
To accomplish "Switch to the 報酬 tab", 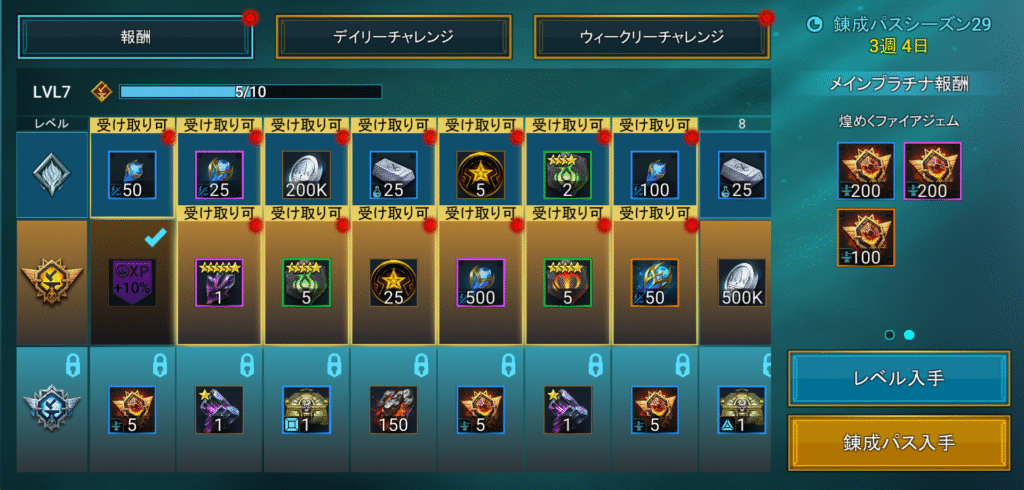I will click(x=135, y=37).
